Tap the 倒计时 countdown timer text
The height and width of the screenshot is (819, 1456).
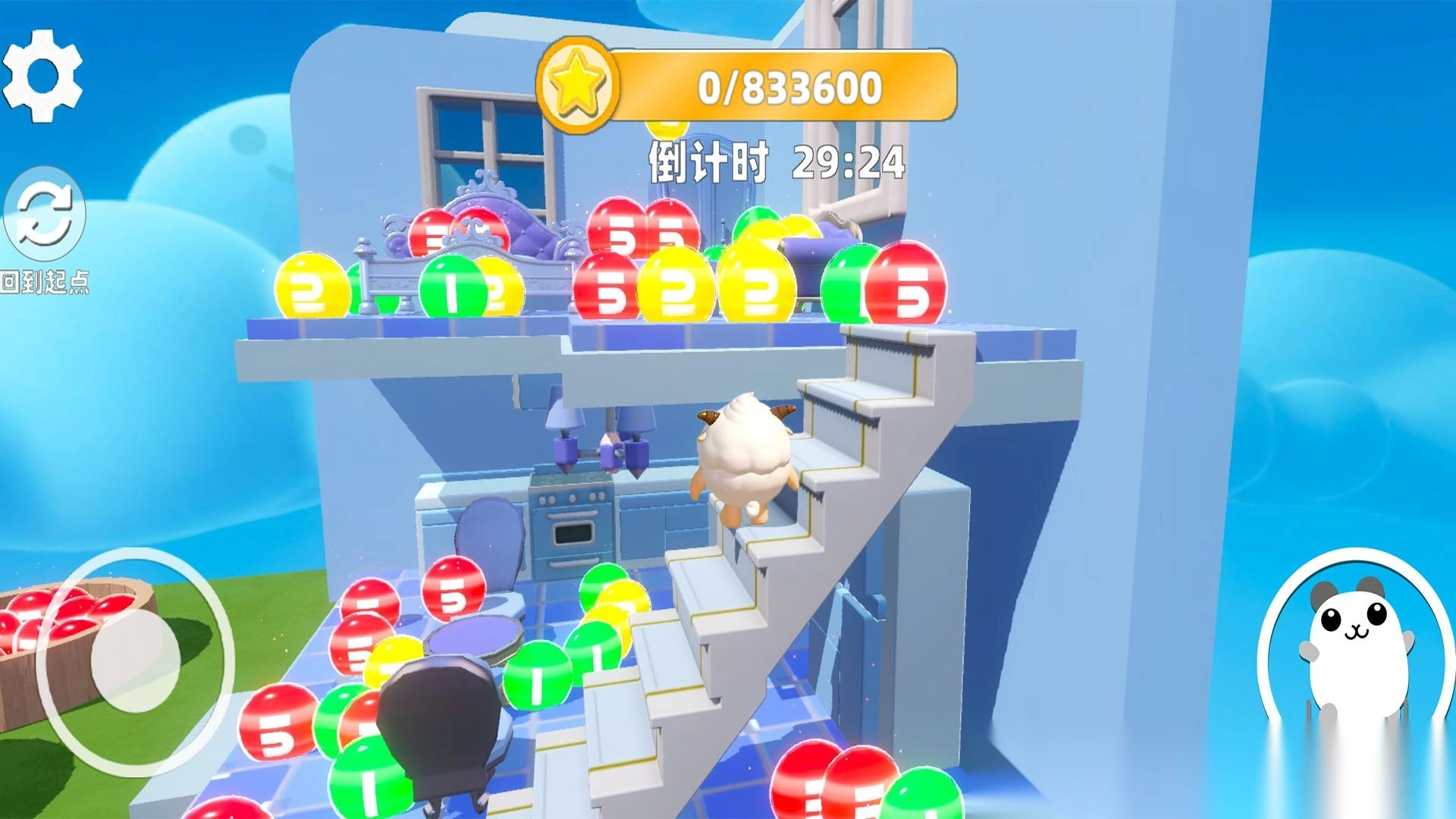(709, 161)
